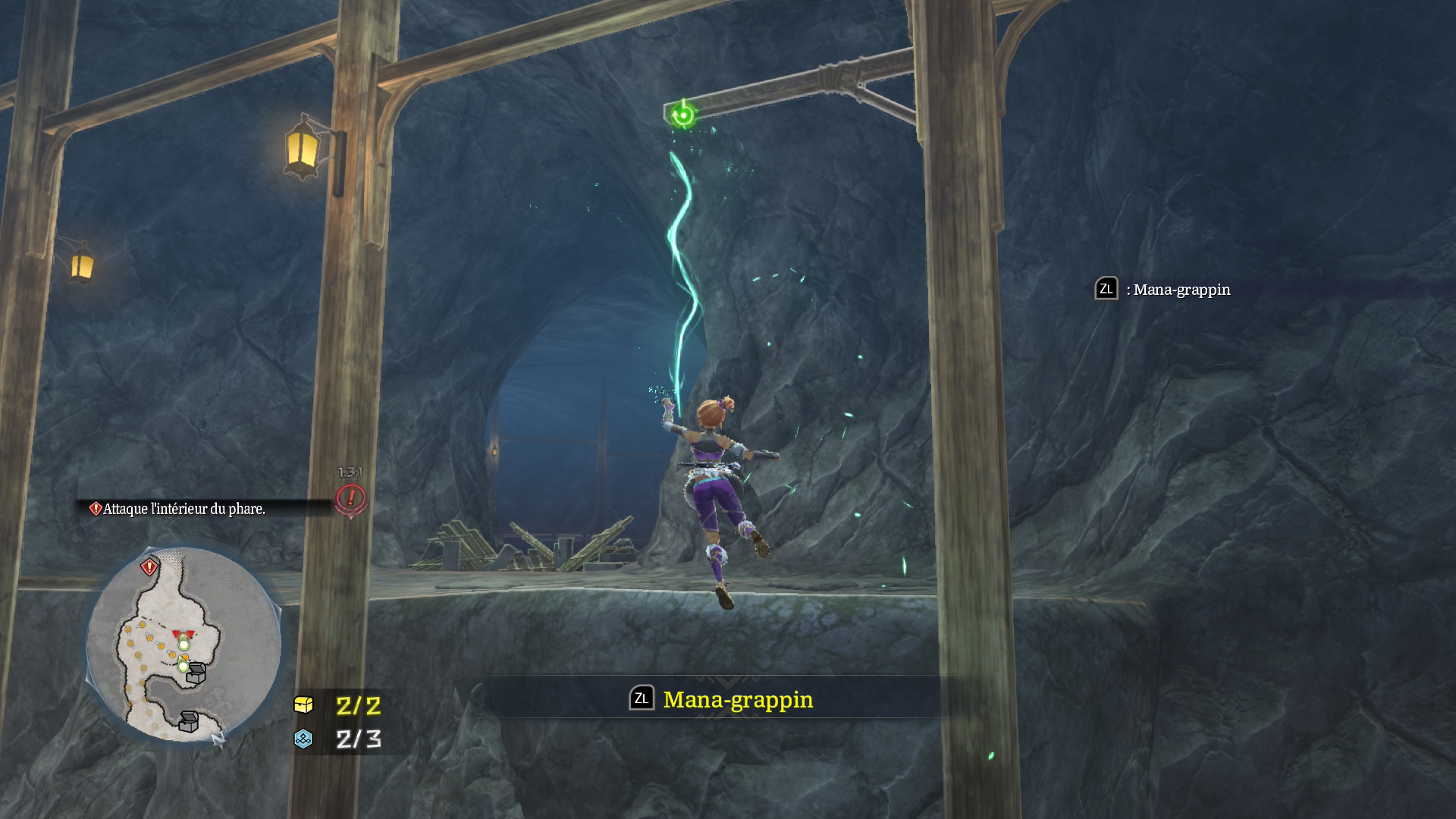Target the green mana-grapple anchor marker
This screenshot has width=1456, height=819.
(683, 115)
